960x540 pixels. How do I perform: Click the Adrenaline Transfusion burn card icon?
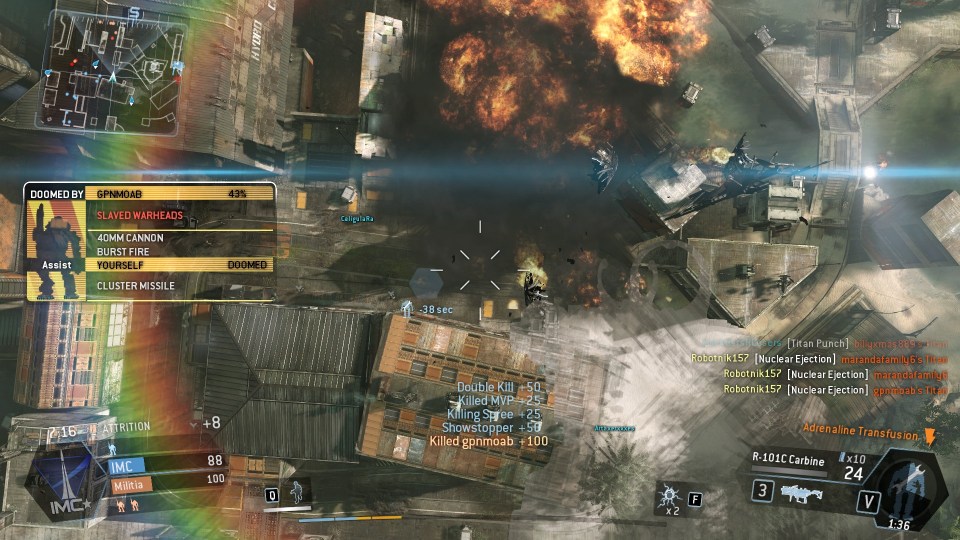pyautogui.click(x=930, y=437)
